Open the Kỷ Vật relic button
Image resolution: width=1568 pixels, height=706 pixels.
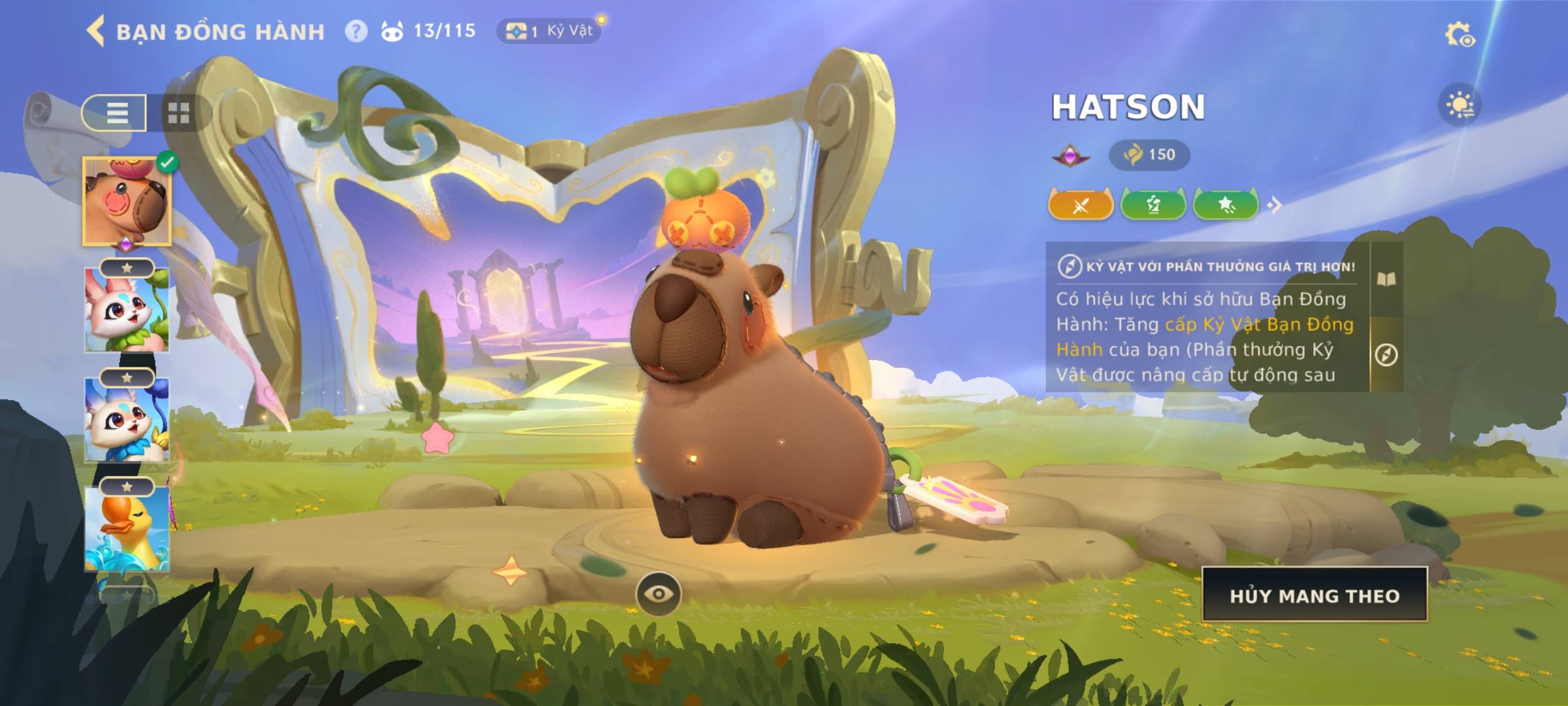(549, 31)
